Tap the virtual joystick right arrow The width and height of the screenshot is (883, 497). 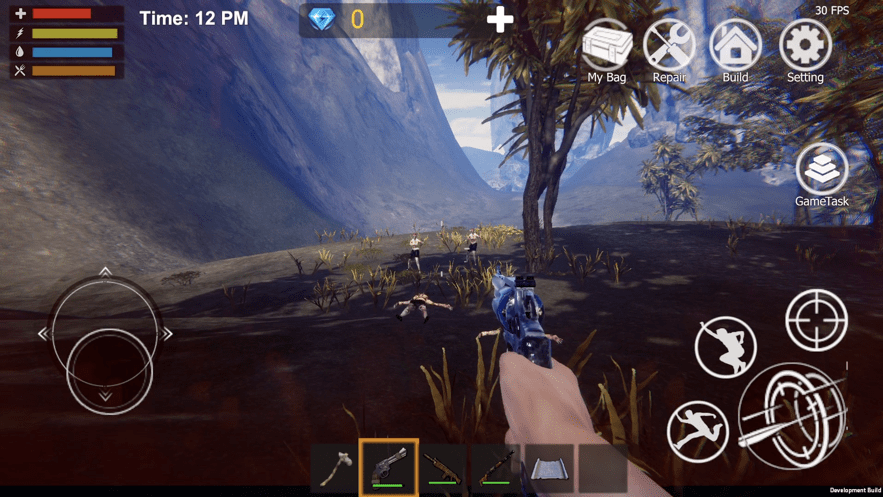167,333
